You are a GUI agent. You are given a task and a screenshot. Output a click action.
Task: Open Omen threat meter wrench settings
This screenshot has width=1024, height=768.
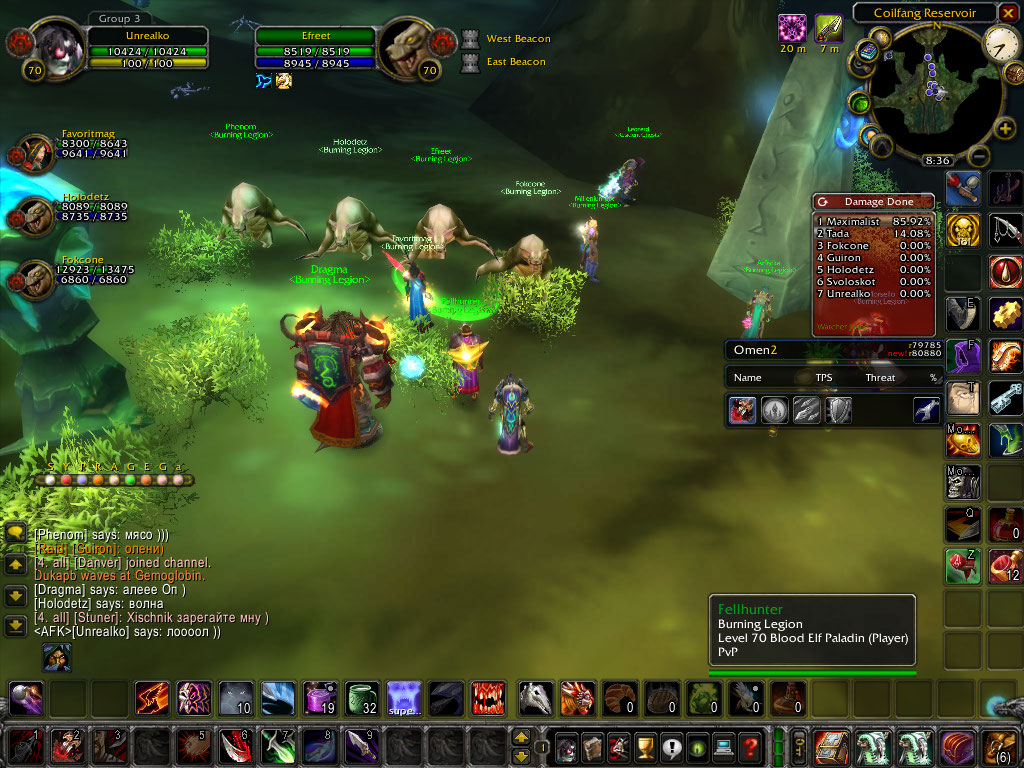pos(925,409)
